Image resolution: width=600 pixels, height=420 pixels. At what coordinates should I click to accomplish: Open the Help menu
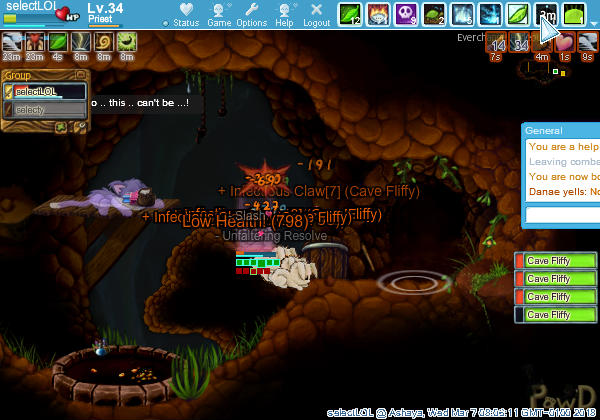tap(285, 14)
